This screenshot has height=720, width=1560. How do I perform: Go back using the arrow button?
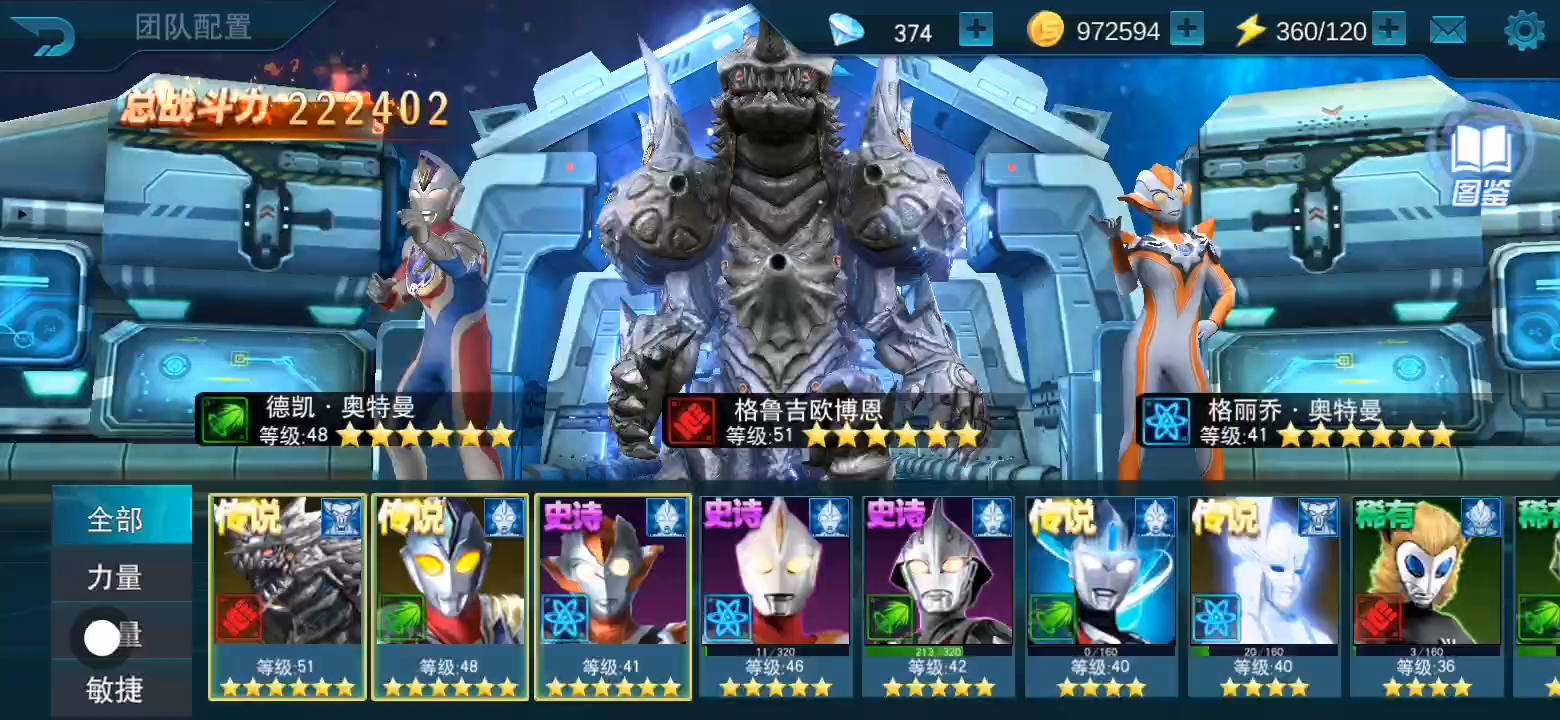pyautogui.click(x=44, y=35)
